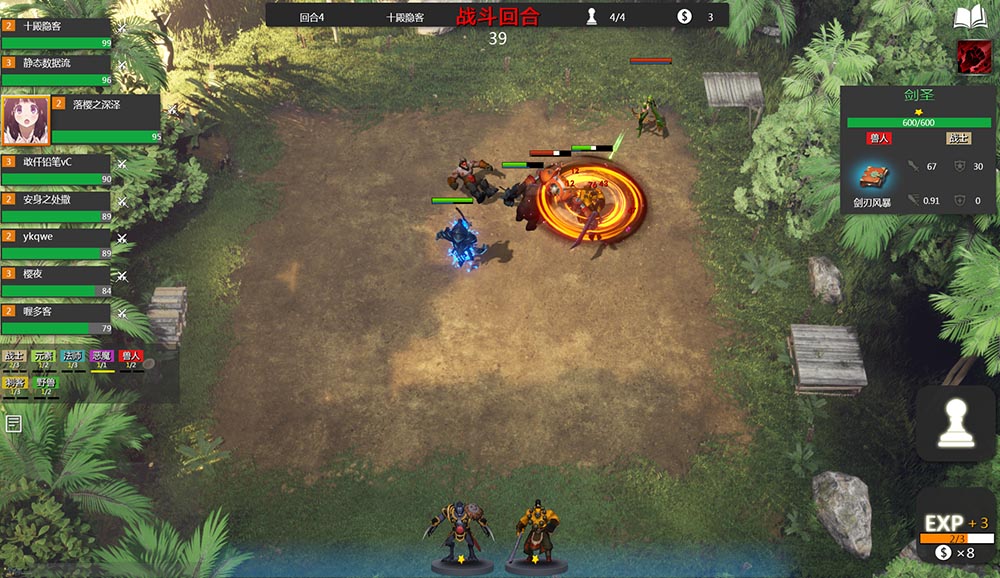Open the book icon guide
Image resolution: width=1000 pixels, height=578 pixels.
(x=970, y=18)
